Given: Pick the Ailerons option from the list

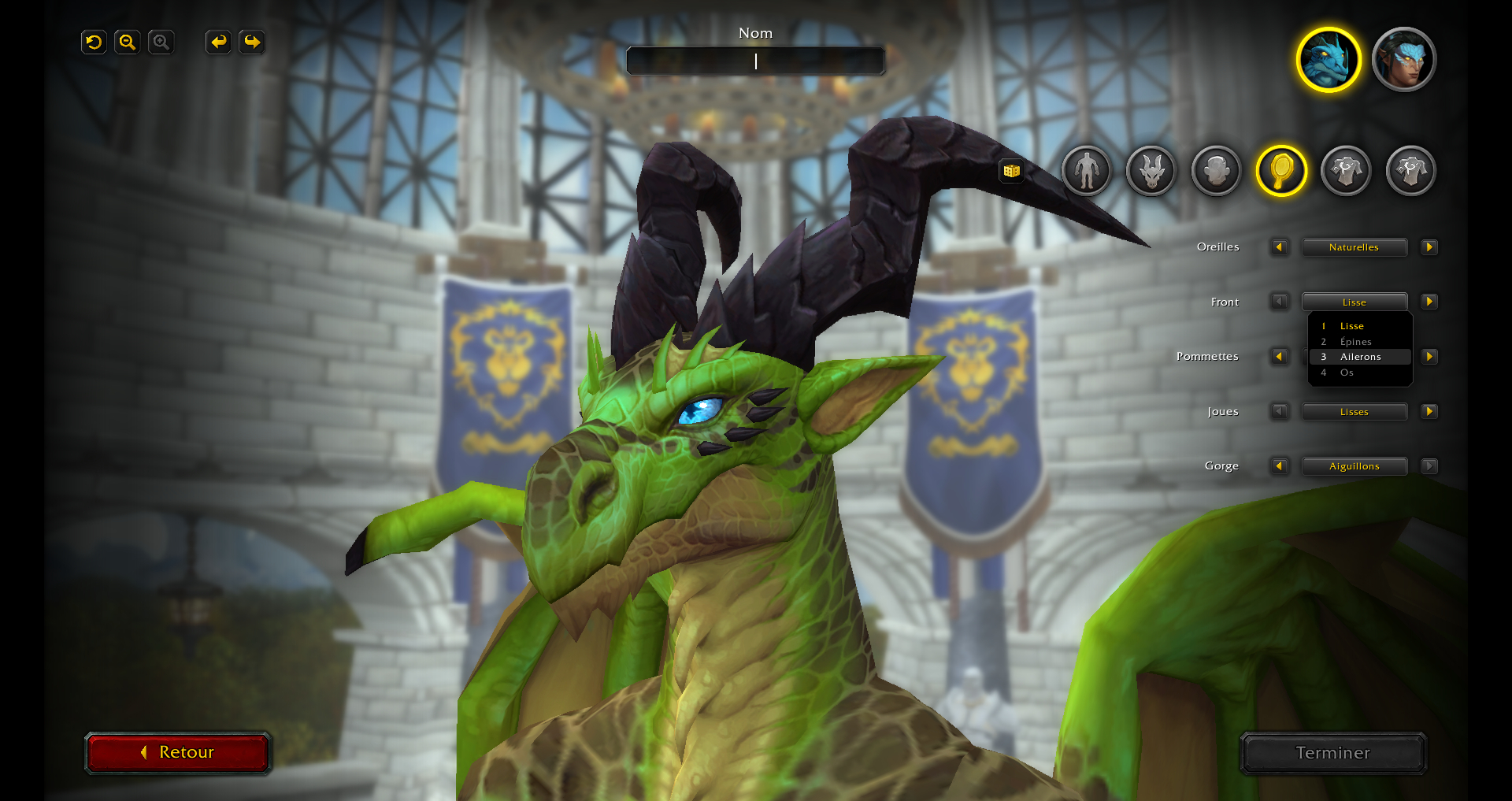Looking at the screenshot, I should pyautogui.click(x=1360, y=357).
